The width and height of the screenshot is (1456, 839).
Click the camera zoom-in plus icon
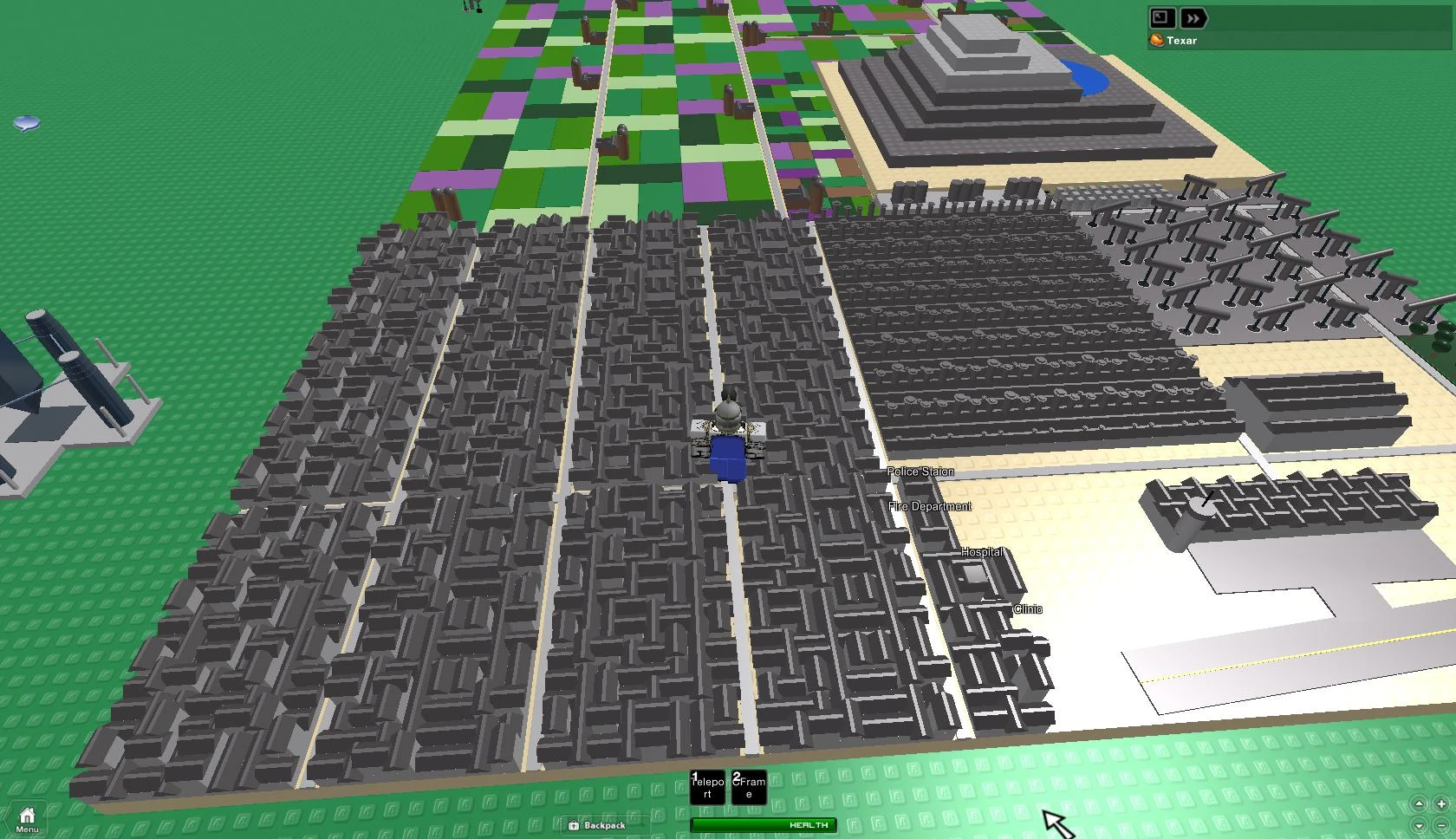point(1441,804)
